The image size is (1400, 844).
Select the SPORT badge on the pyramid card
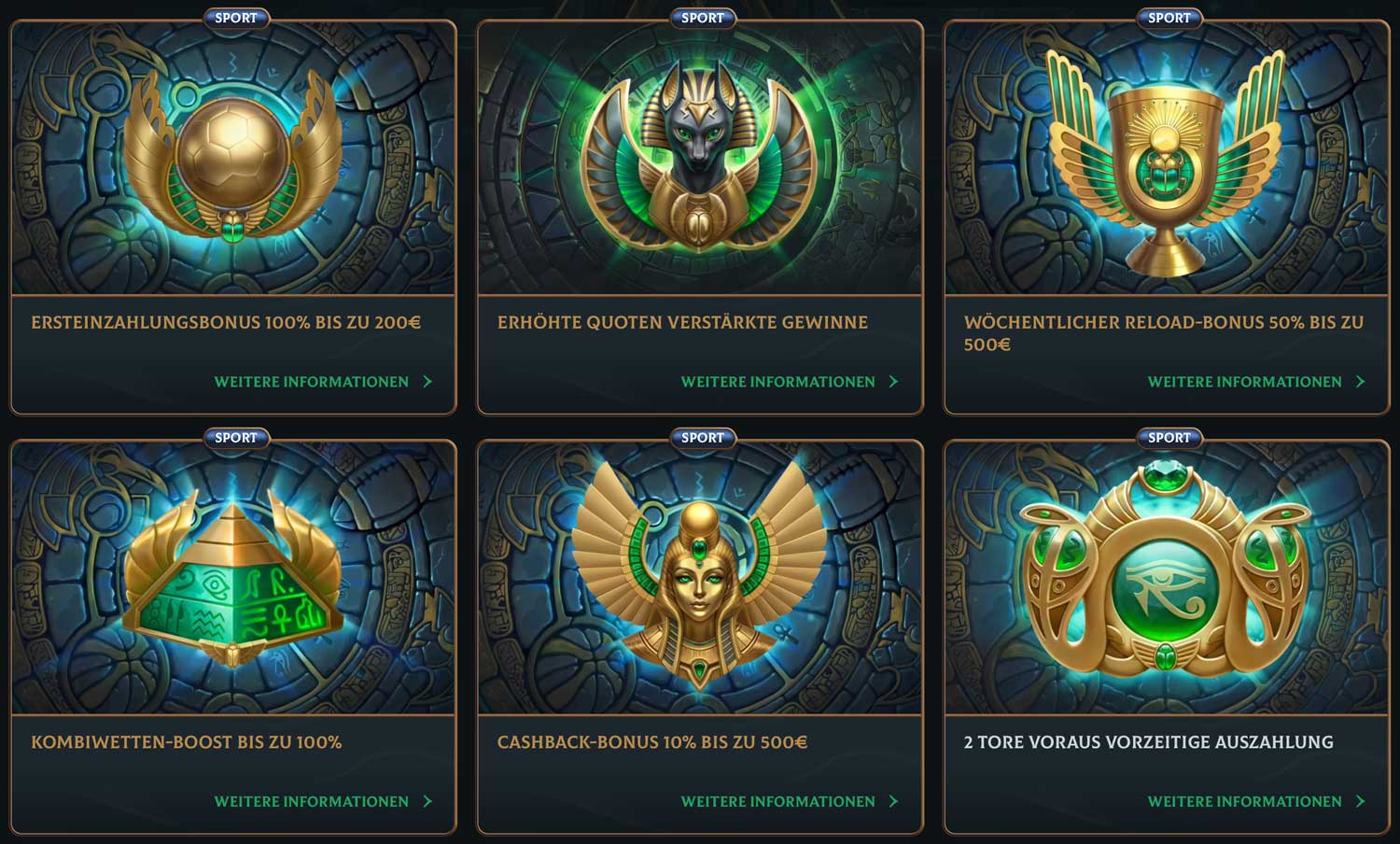(235, 437)
